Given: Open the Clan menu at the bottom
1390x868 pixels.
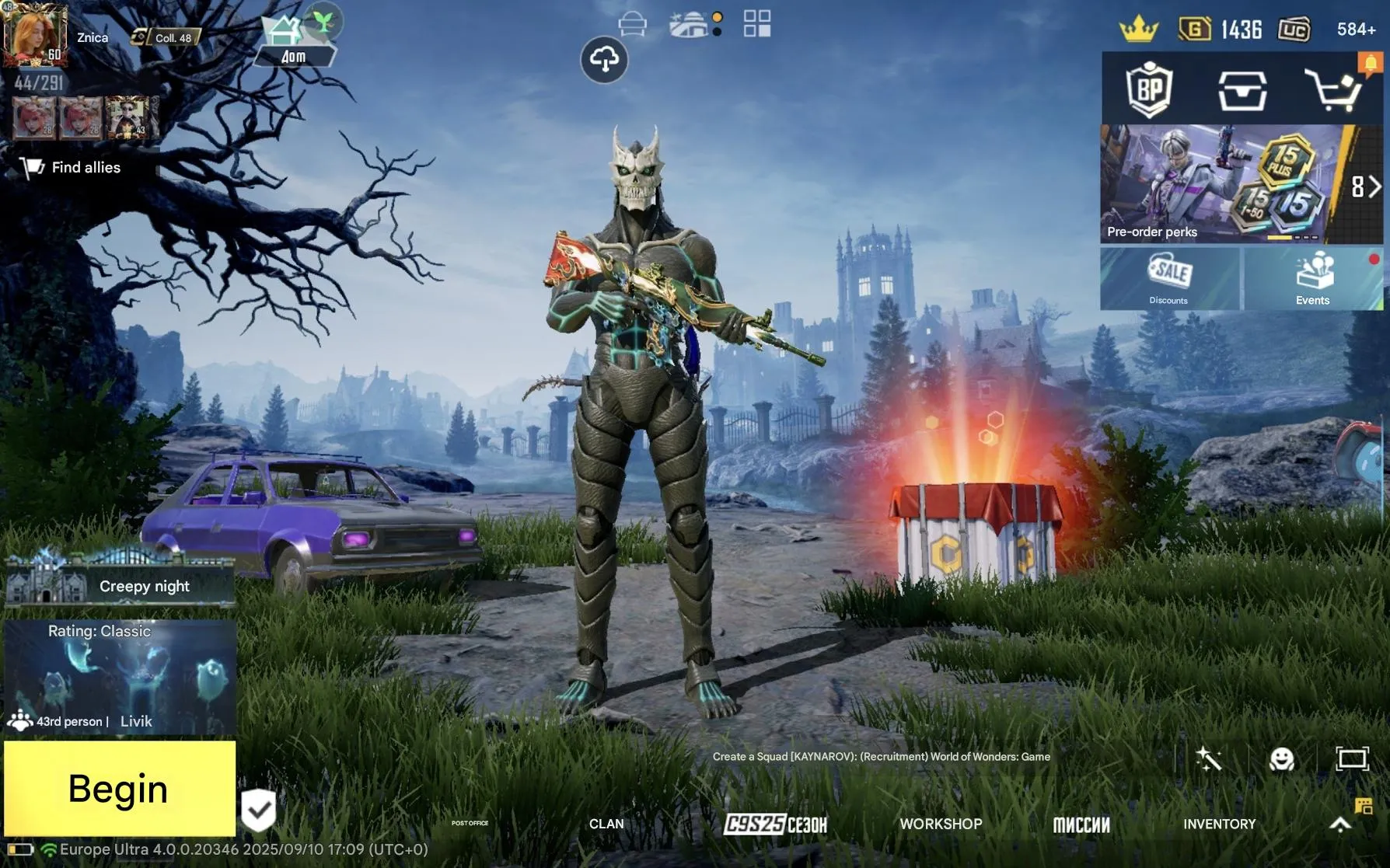Looking at the screenshot, I should (x=606, y=824).
